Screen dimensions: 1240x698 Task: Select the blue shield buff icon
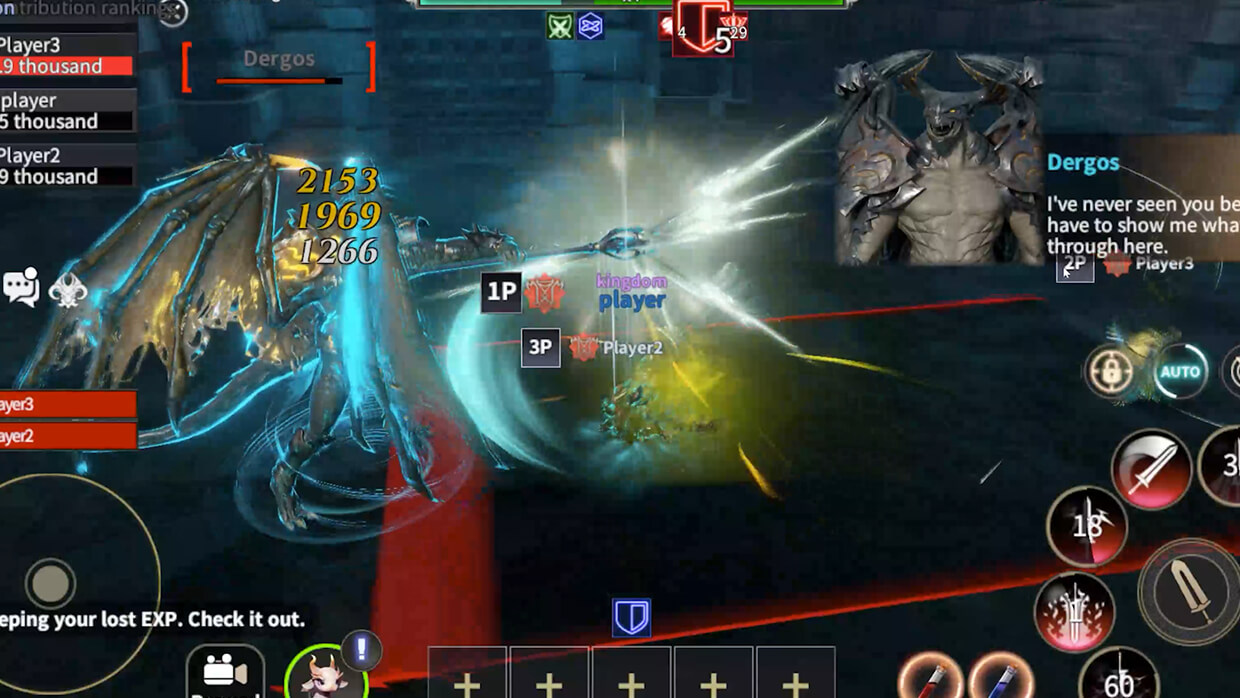coord(631,618)
